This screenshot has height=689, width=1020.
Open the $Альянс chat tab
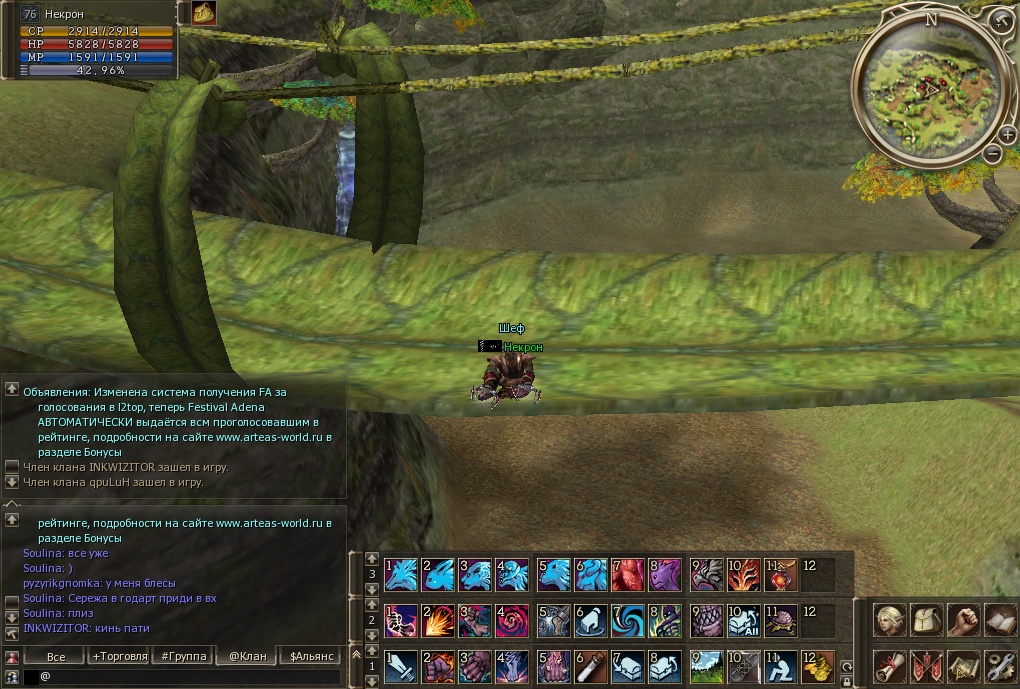[x=311, y=656]
